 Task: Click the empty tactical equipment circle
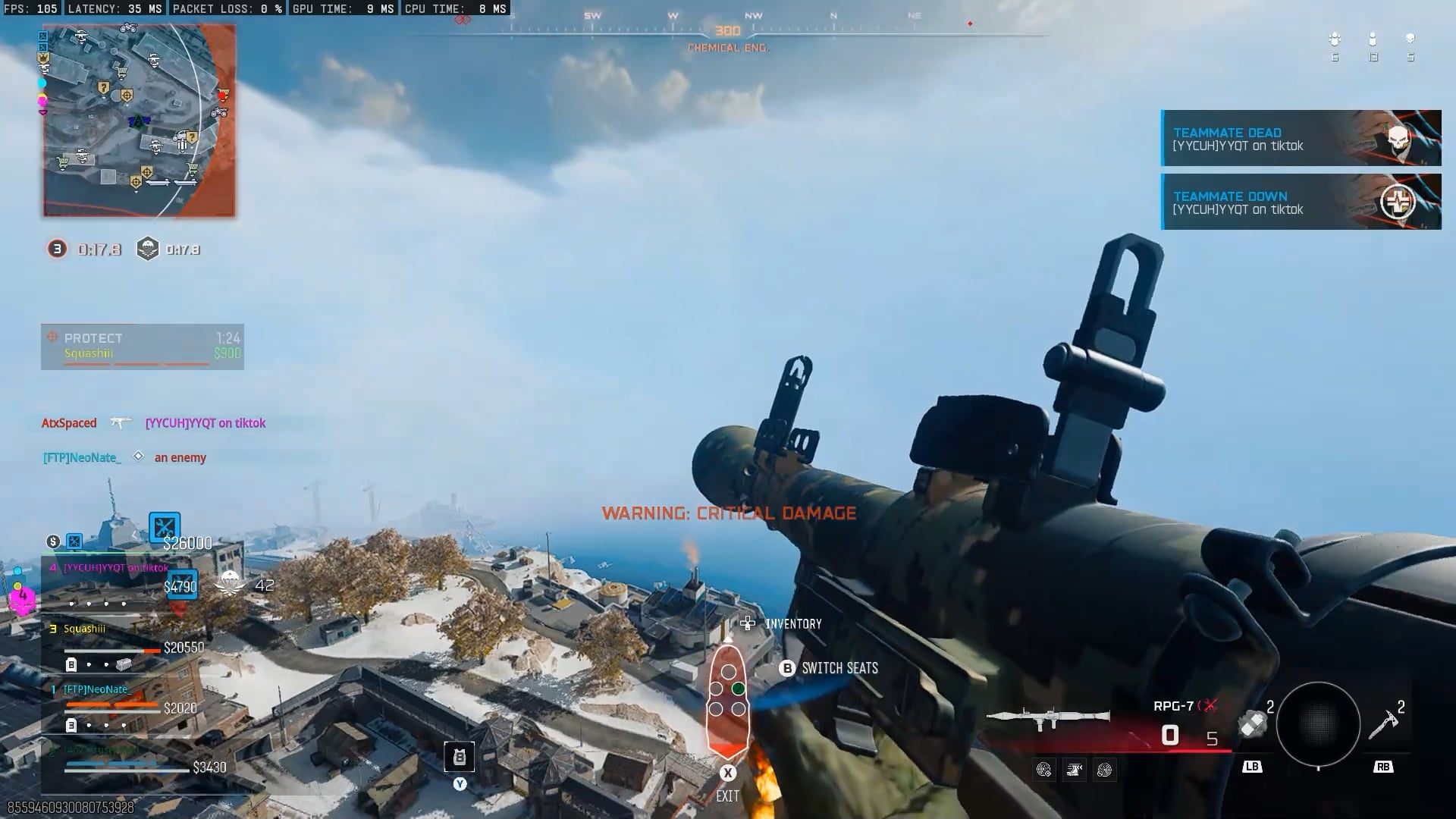pos(1318,724)
